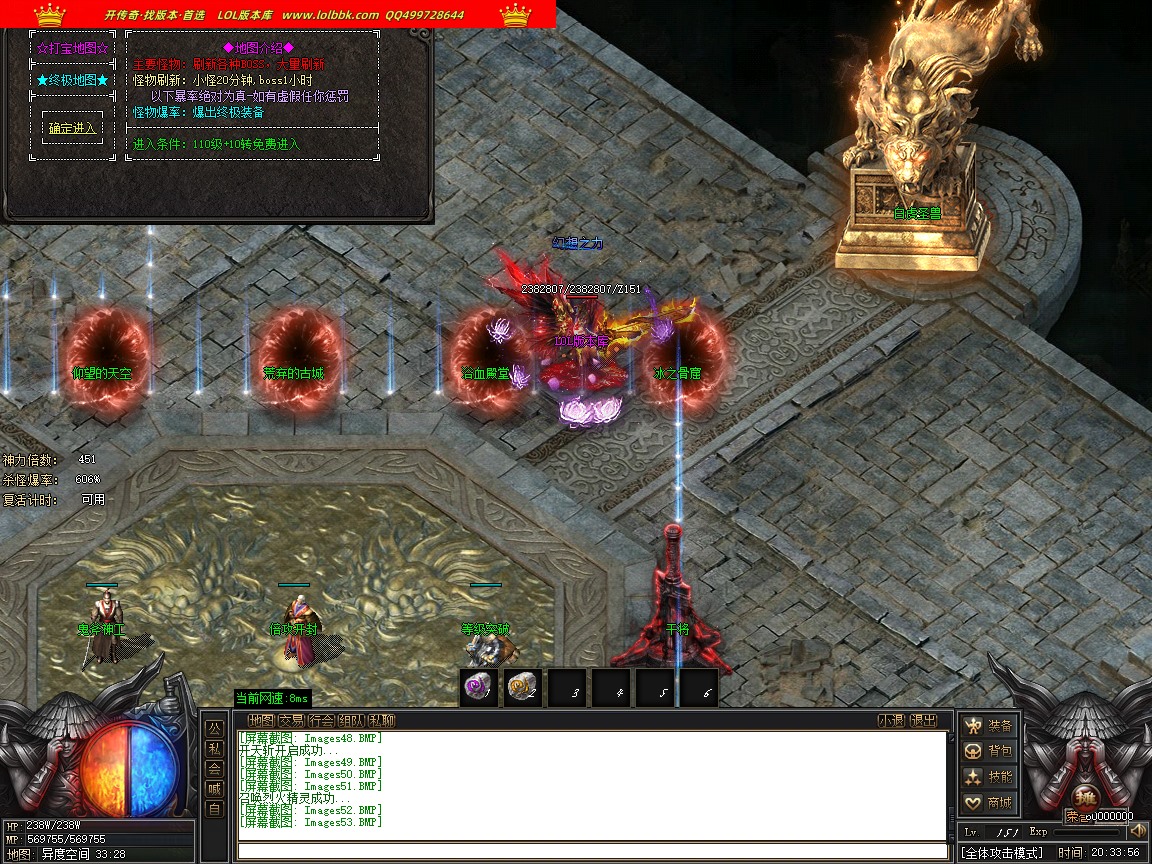Click the round red 摊 stall button

(x=1088, y=798)
